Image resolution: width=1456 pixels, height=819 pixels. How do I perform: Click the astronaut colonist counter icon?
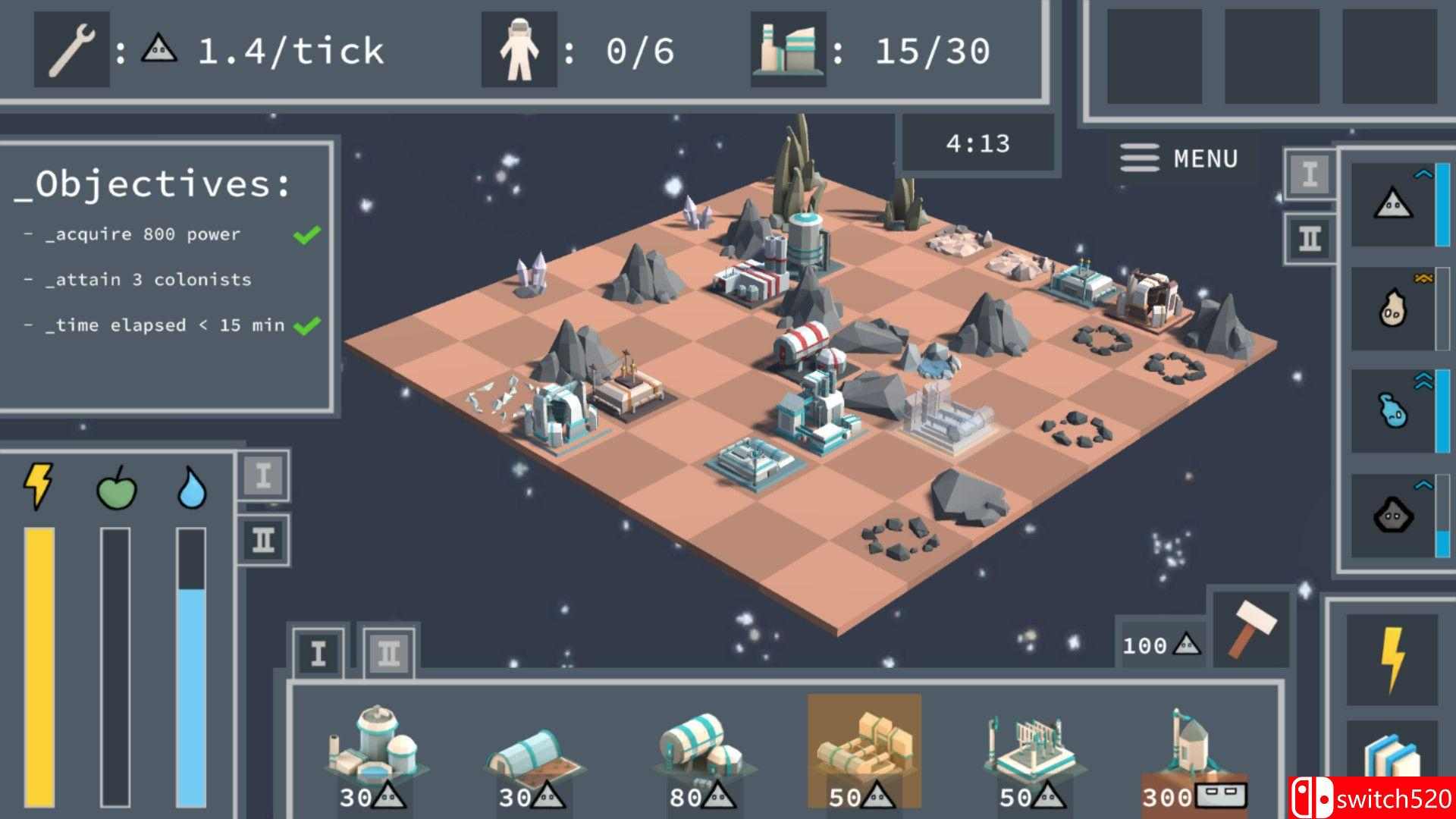pos(519,49)
